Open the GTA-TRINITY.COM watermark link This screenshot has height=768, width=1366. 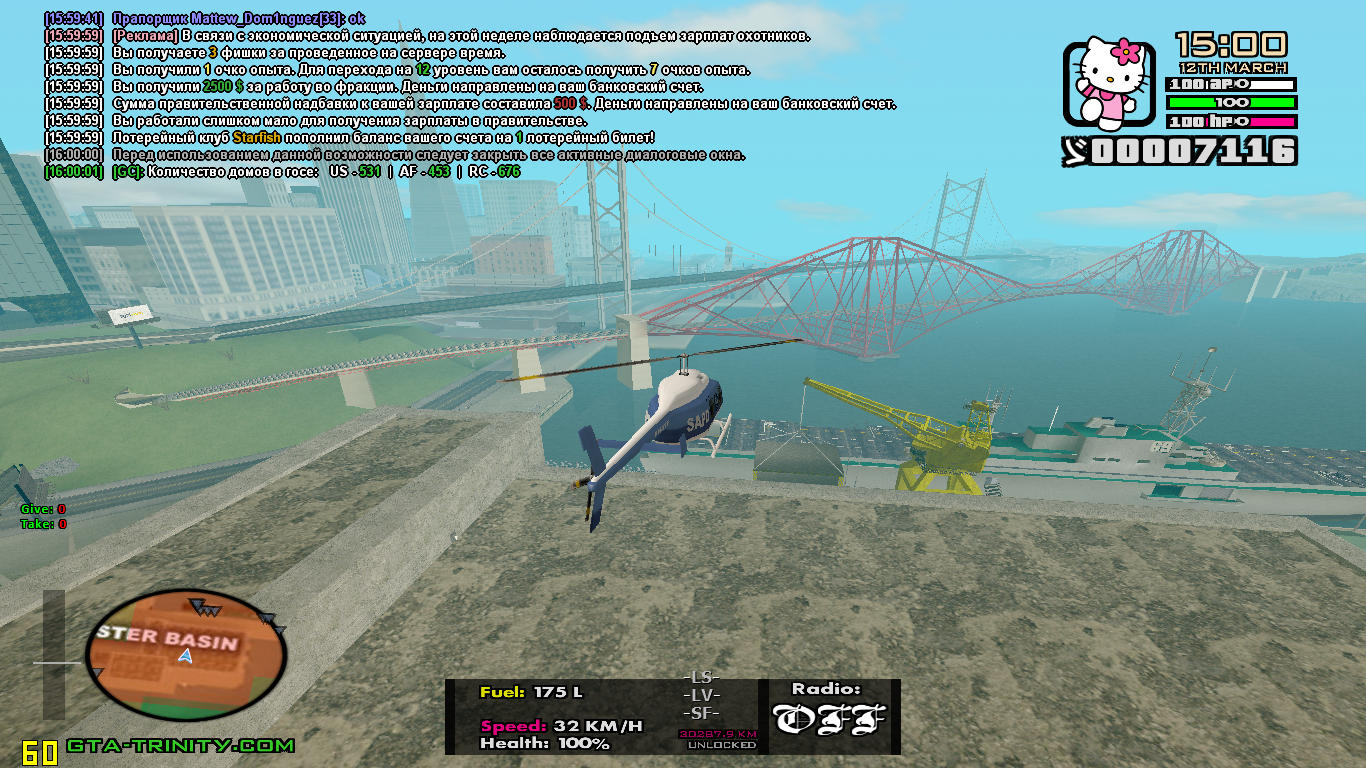click(x=181, y=746)
